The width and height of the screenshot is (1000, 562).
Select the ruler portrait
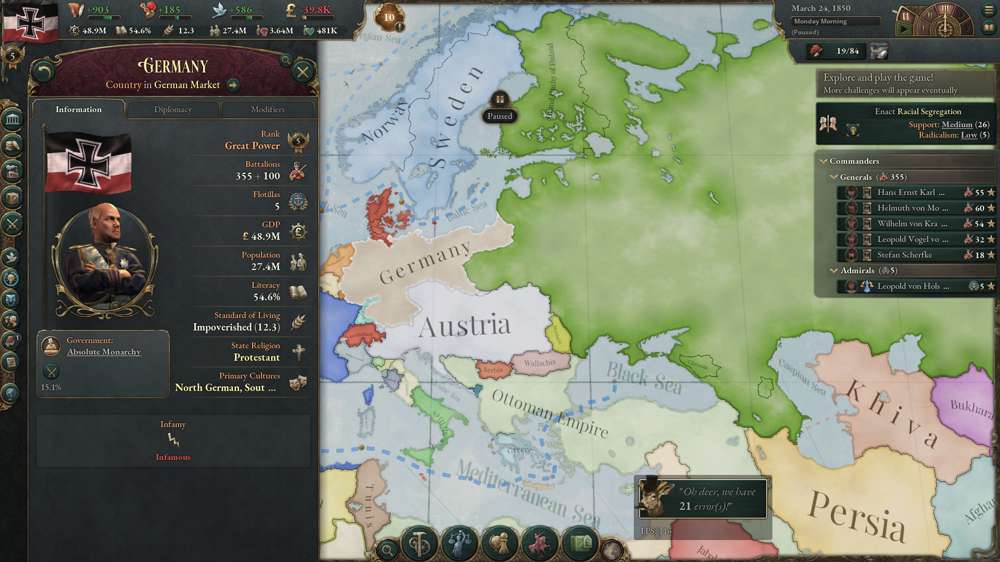(x=105, y=260)
